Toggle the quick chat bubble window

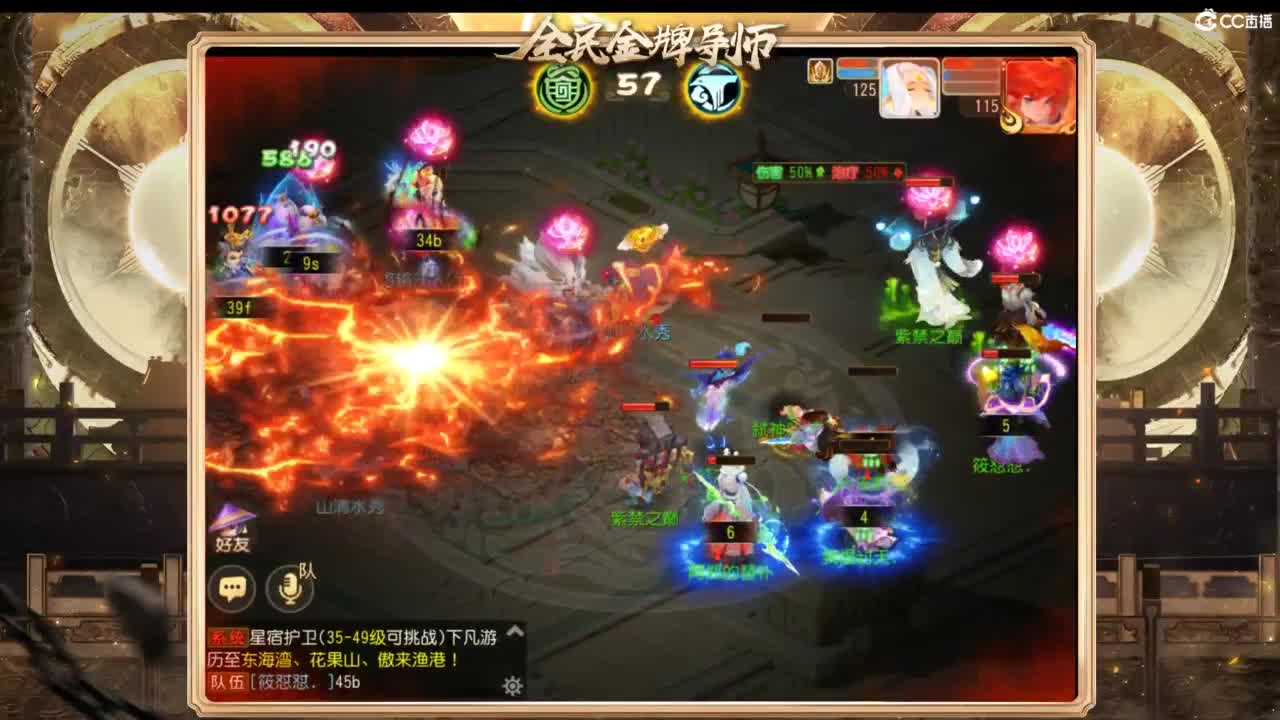tap(230, 585)
